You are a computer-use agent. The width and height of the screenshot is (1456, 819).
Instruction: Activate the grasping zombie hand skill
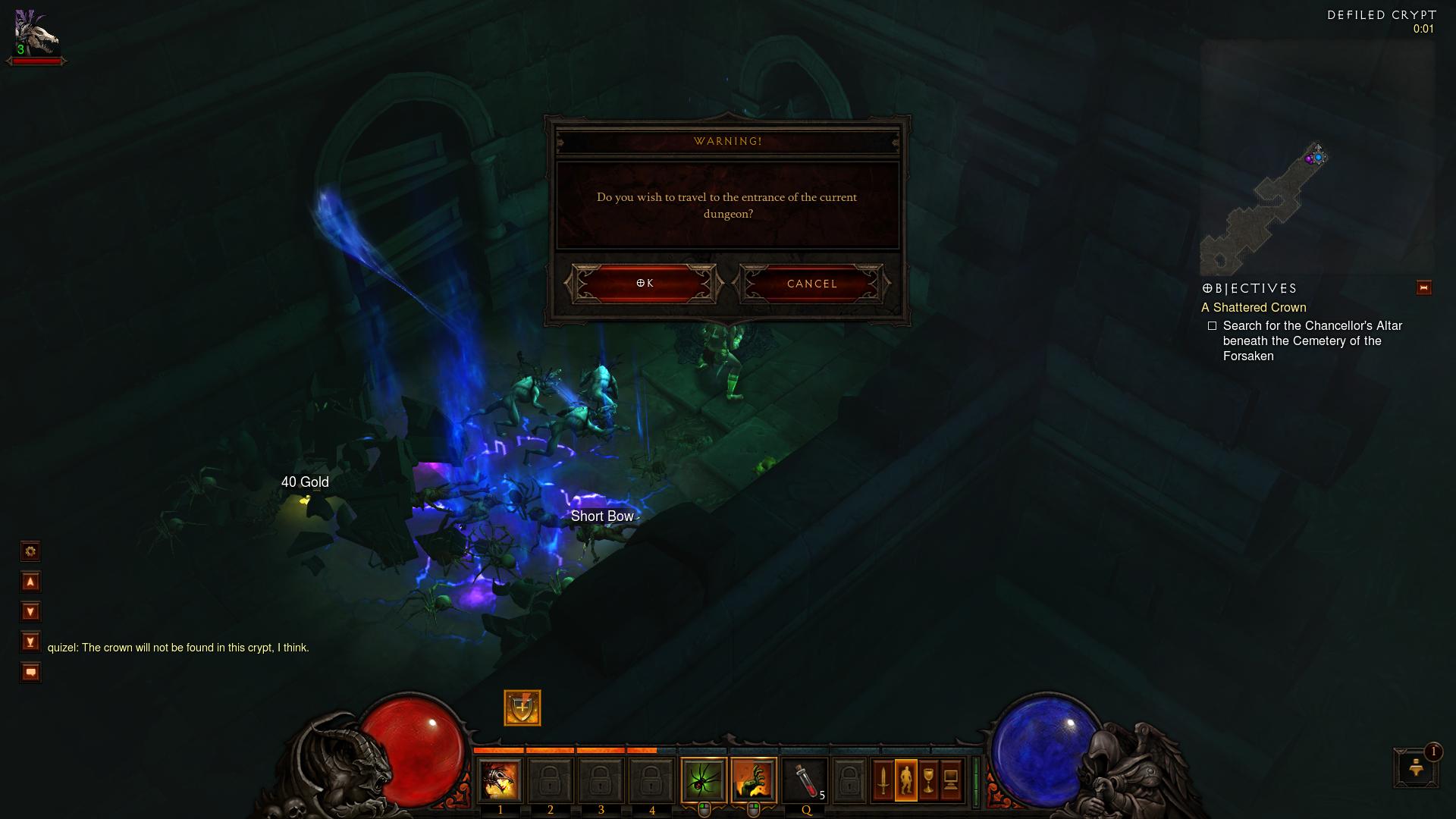754,780
